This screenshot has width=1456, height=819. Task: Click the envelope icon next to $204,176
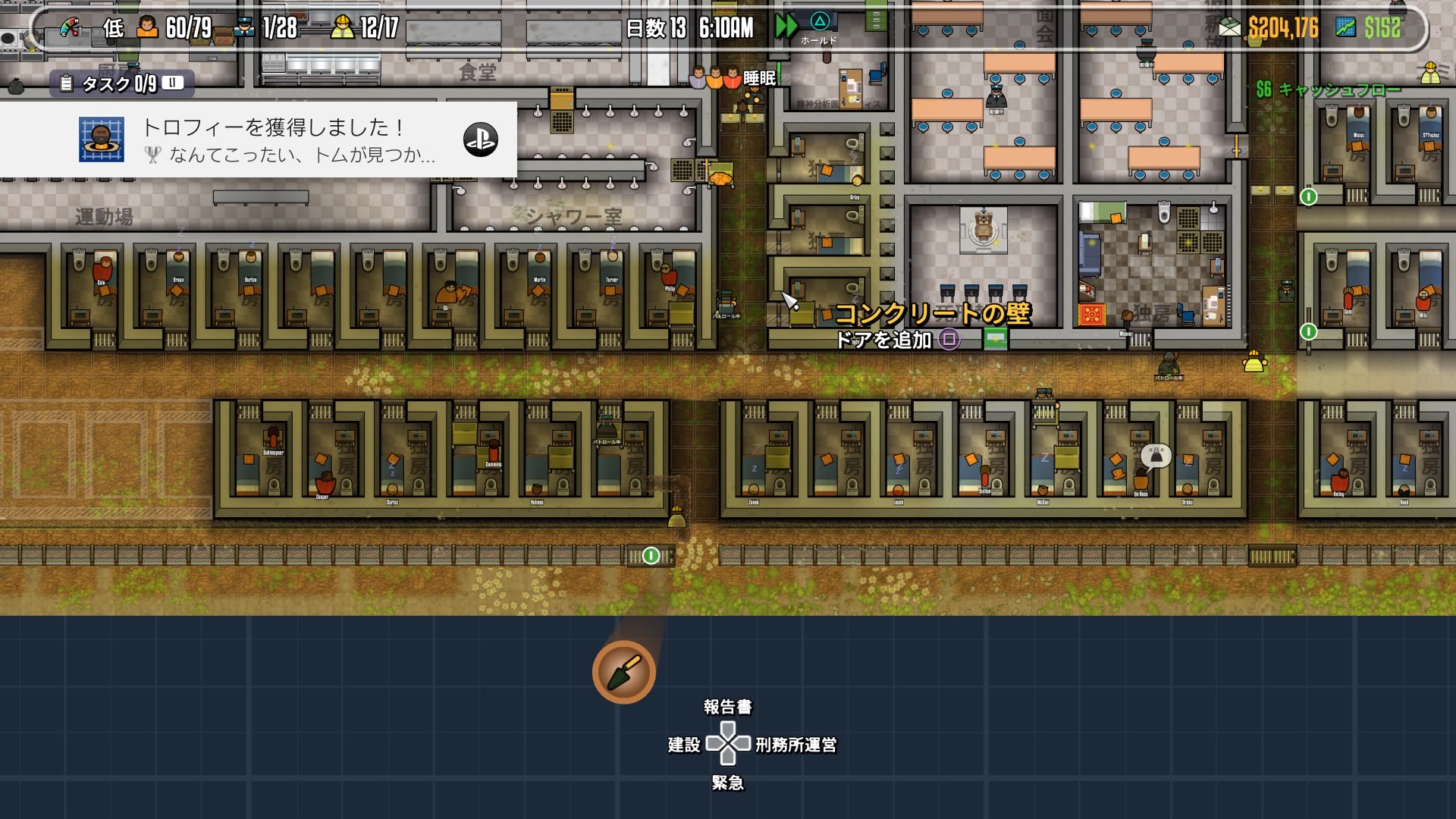(x=1229, y=26)
